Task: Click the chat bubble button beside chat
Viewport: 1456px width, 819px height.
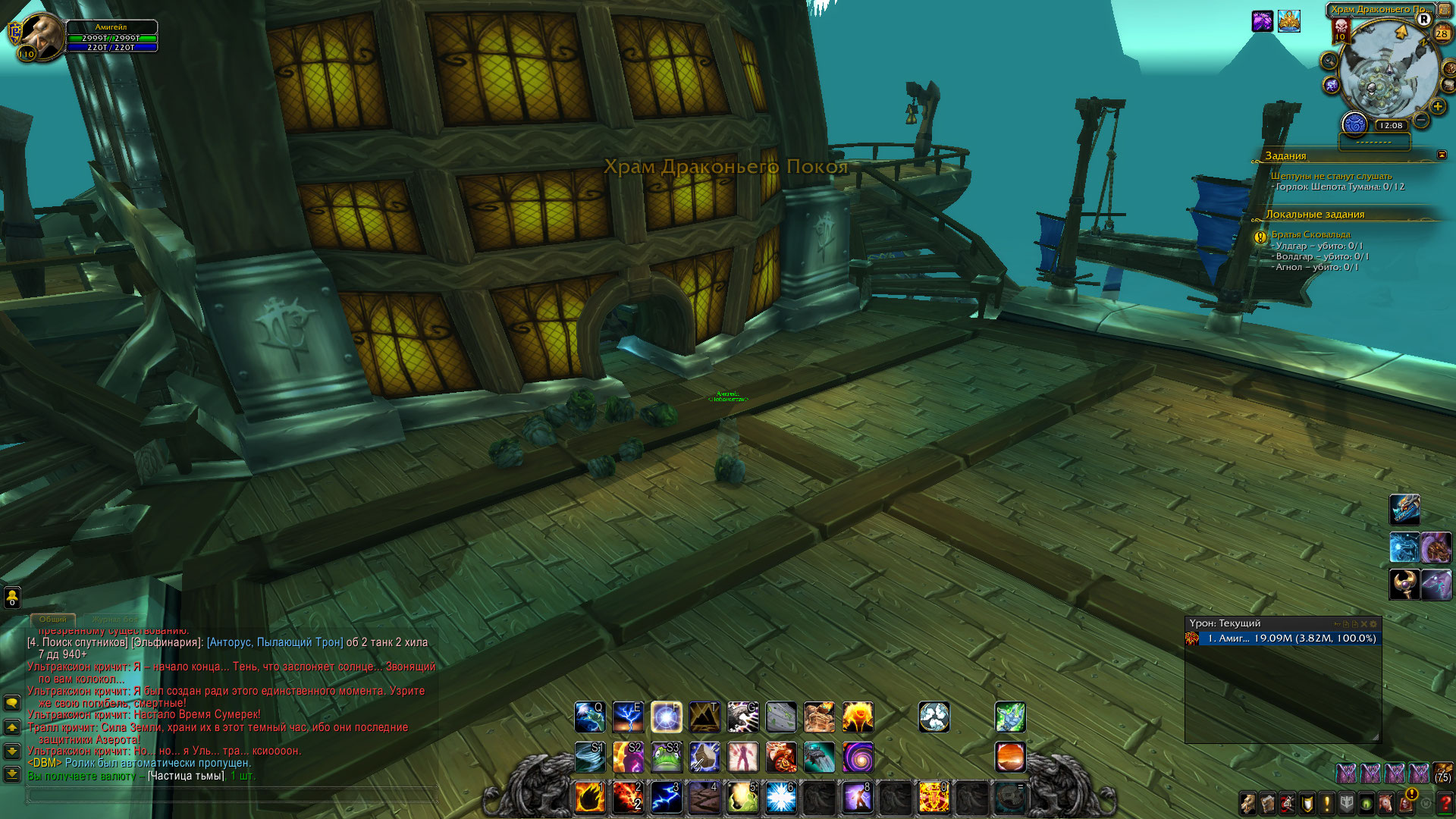Action: click(x=12, y=703)
